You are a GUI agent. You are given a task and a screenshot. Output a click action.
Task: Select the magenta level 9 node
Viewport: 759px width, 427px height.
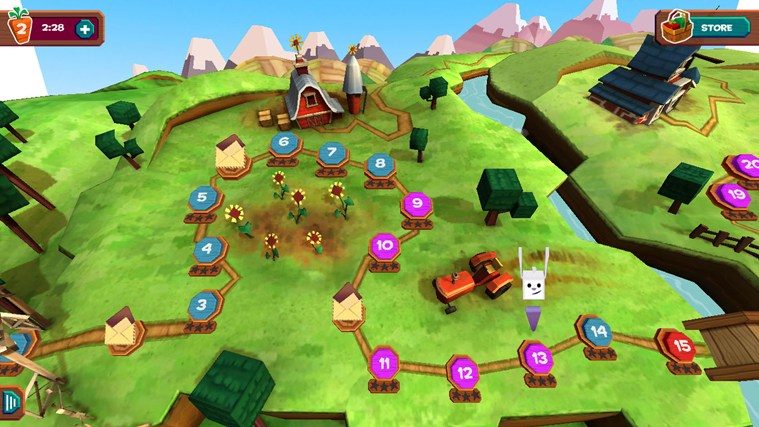[415, 205]
